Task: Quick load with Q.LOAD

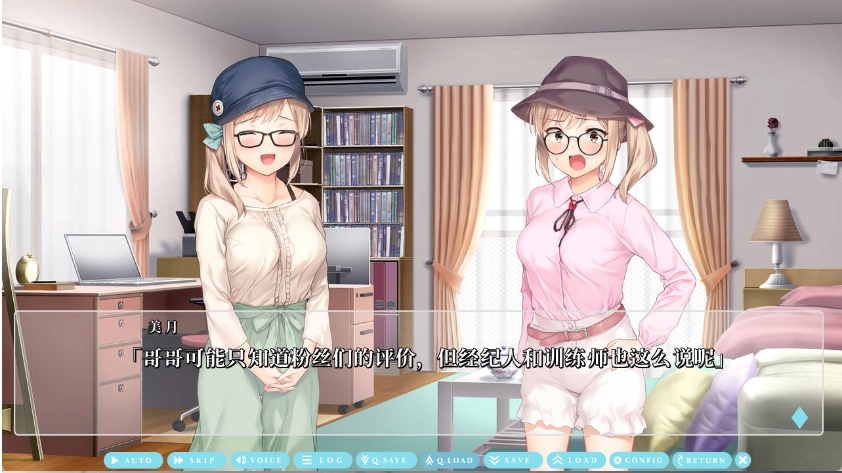Action: (x=449, y=460)
